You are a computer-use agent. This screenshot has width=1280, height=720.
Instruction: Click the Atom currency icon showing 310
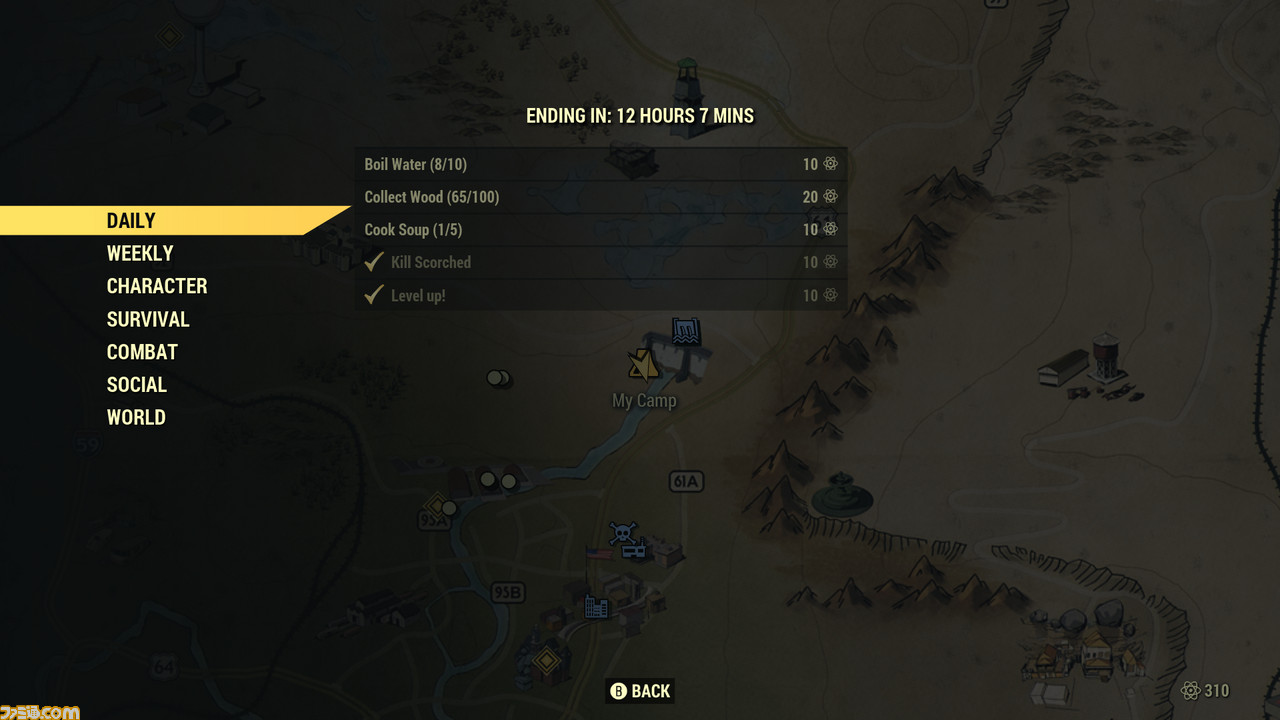click(x=1191, y=691)
